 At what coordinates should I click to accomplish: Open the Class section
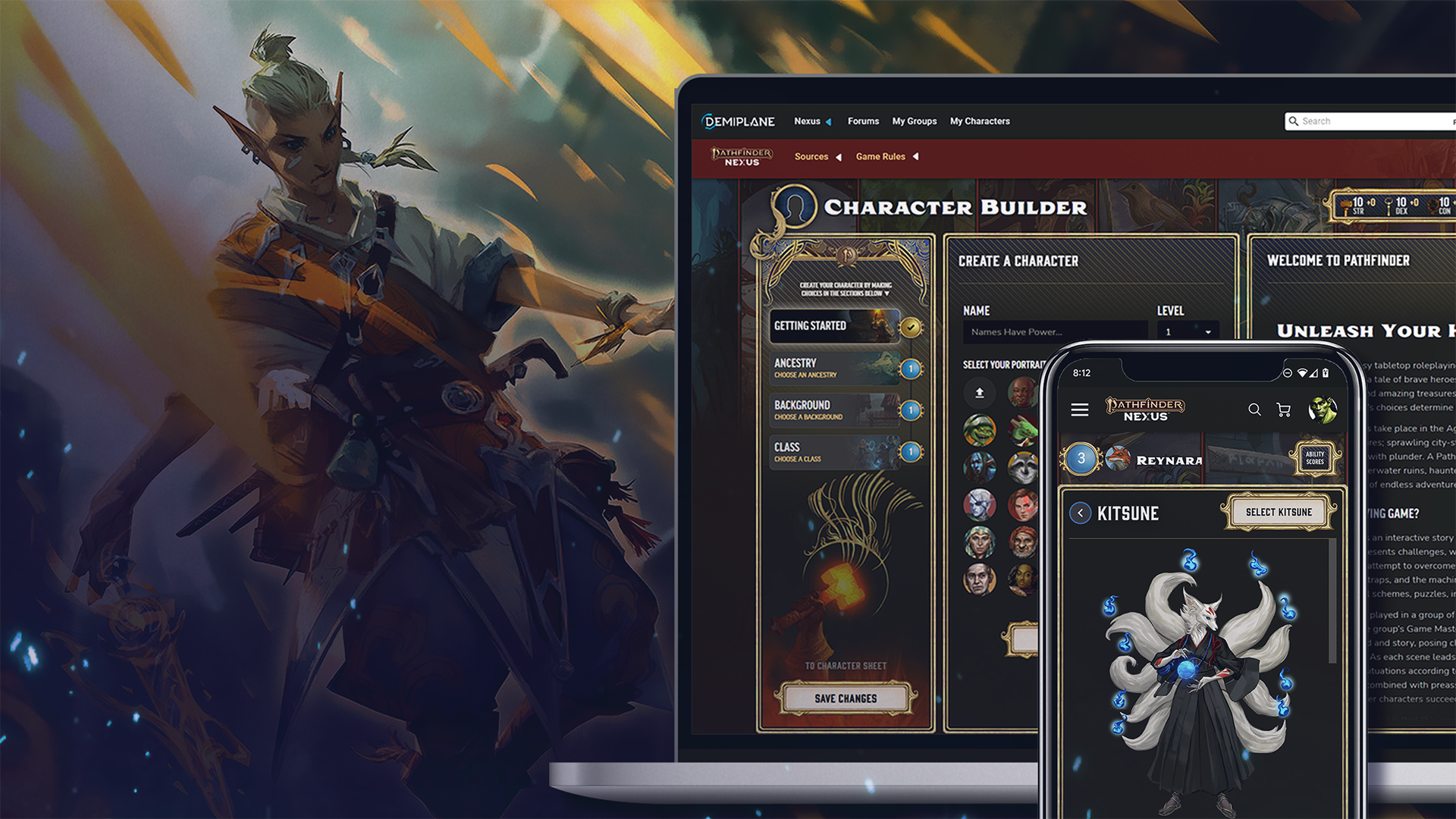pos(834,452)
